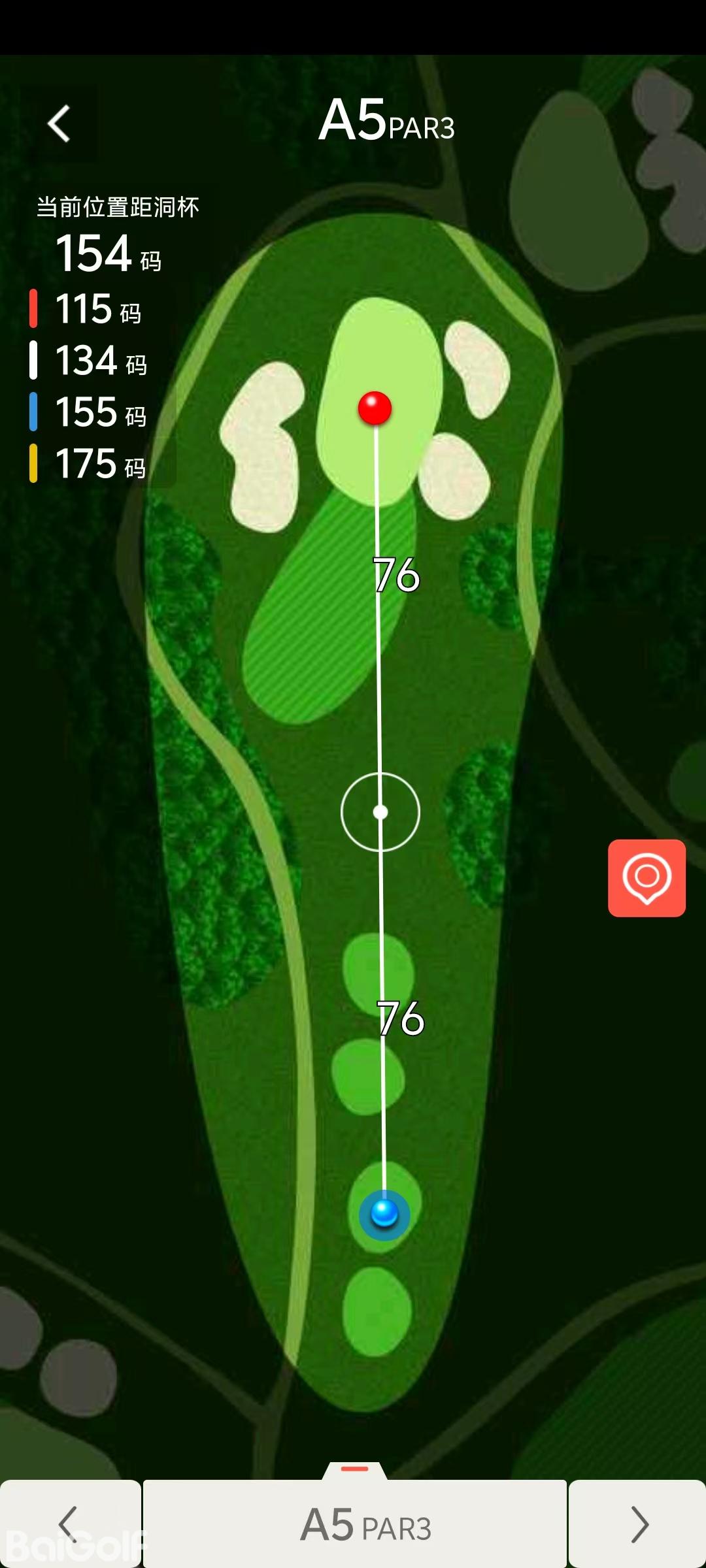Select the red hole-cup pin marker
The width and height of the screenshot is (706, 1568).
pos(375,408)
